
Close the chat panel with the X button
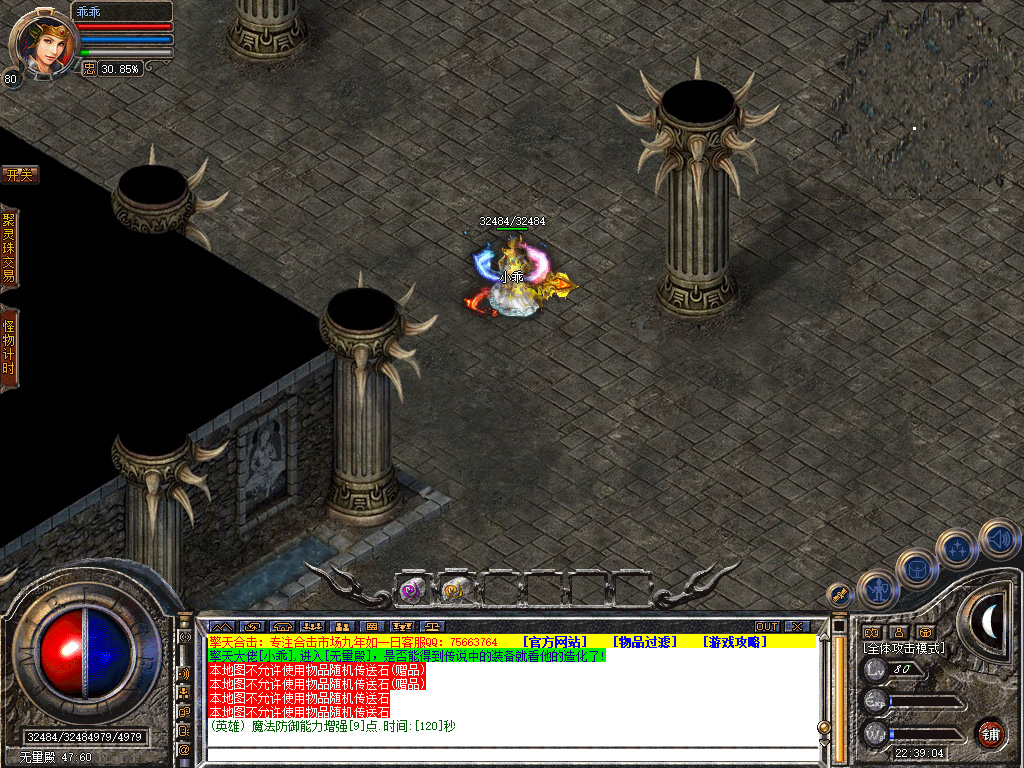tap(796, 627)
